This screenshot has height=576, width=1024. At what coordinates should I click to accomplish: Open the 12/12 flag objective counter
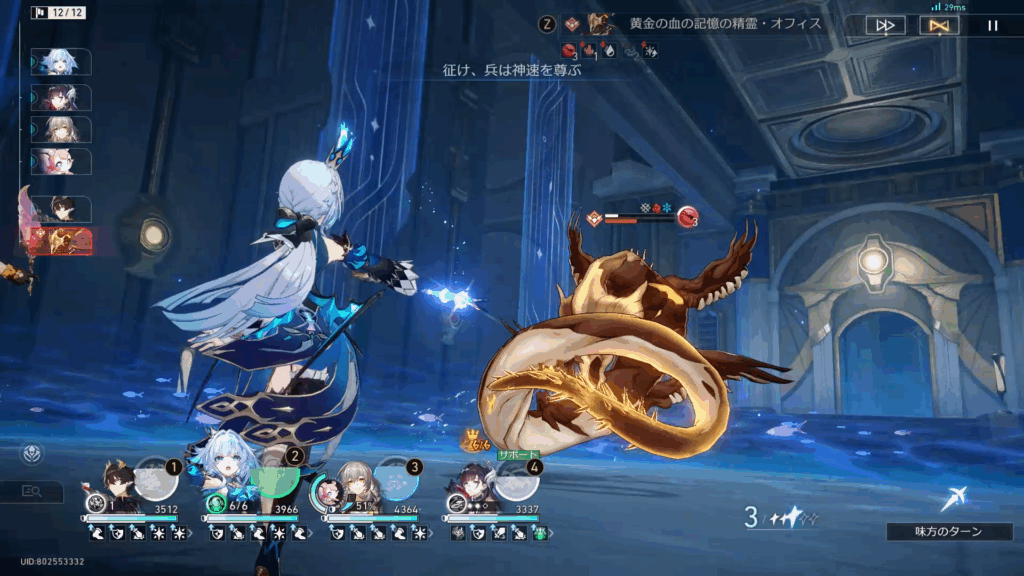56,13
